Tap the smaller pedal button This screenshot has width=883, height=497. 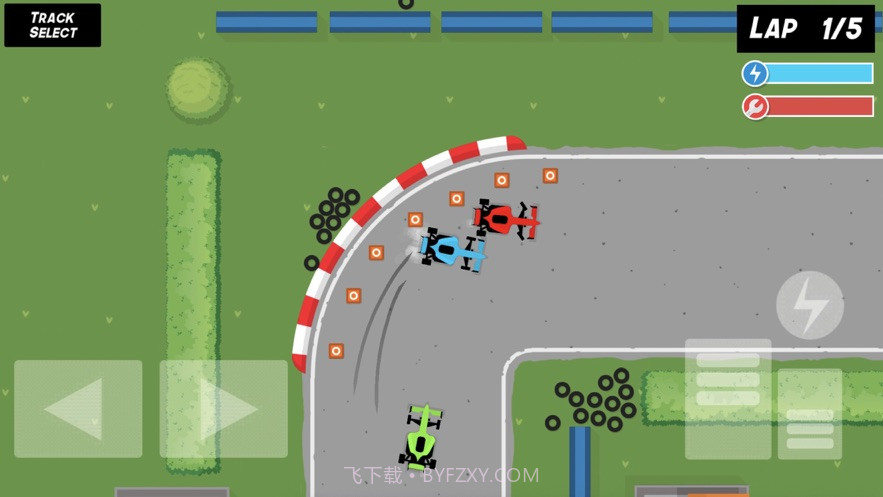(809, 415)
